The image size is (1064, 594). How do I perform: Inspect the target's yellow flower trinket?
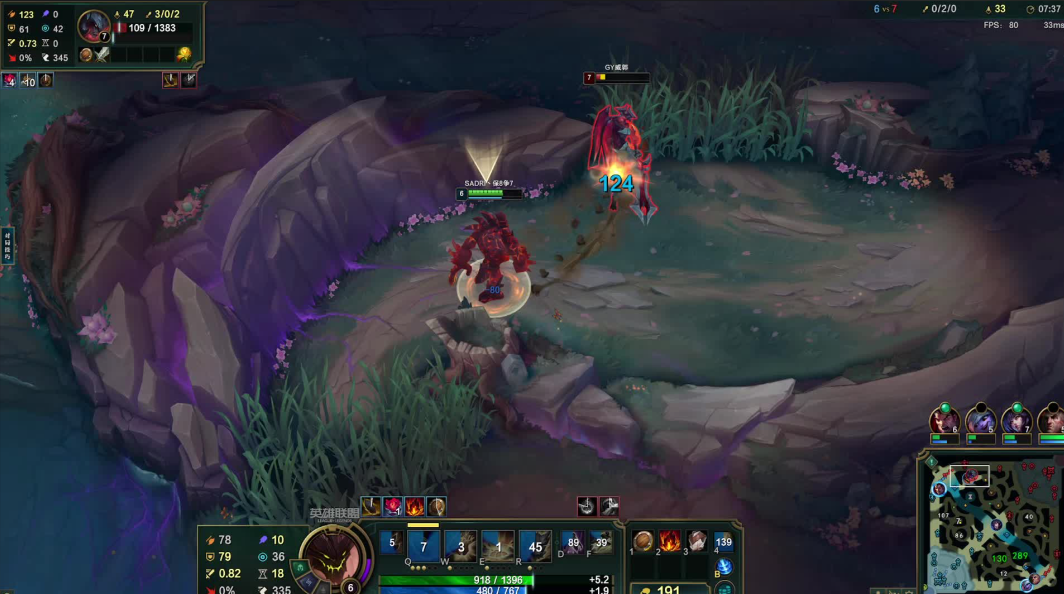tap(184, 55)
